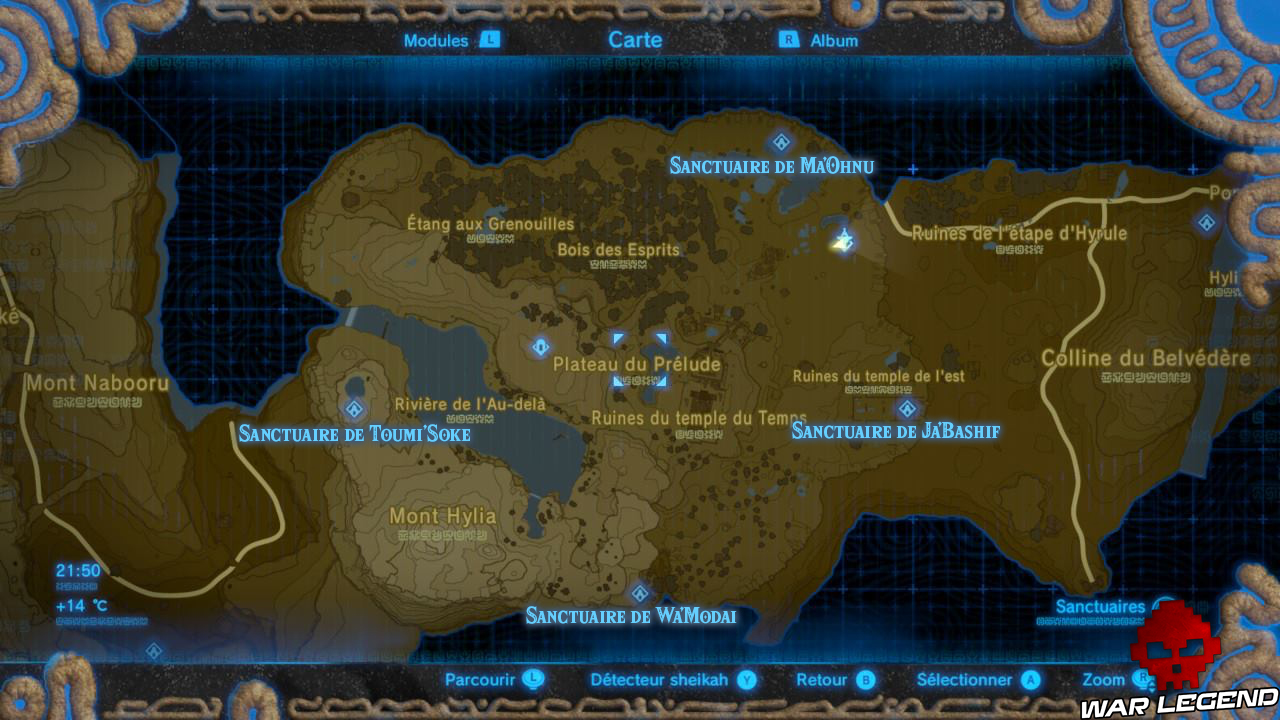The image size is (1280, 720).
Task: Switch to the Album tab
Action: (x=834, y=41)
